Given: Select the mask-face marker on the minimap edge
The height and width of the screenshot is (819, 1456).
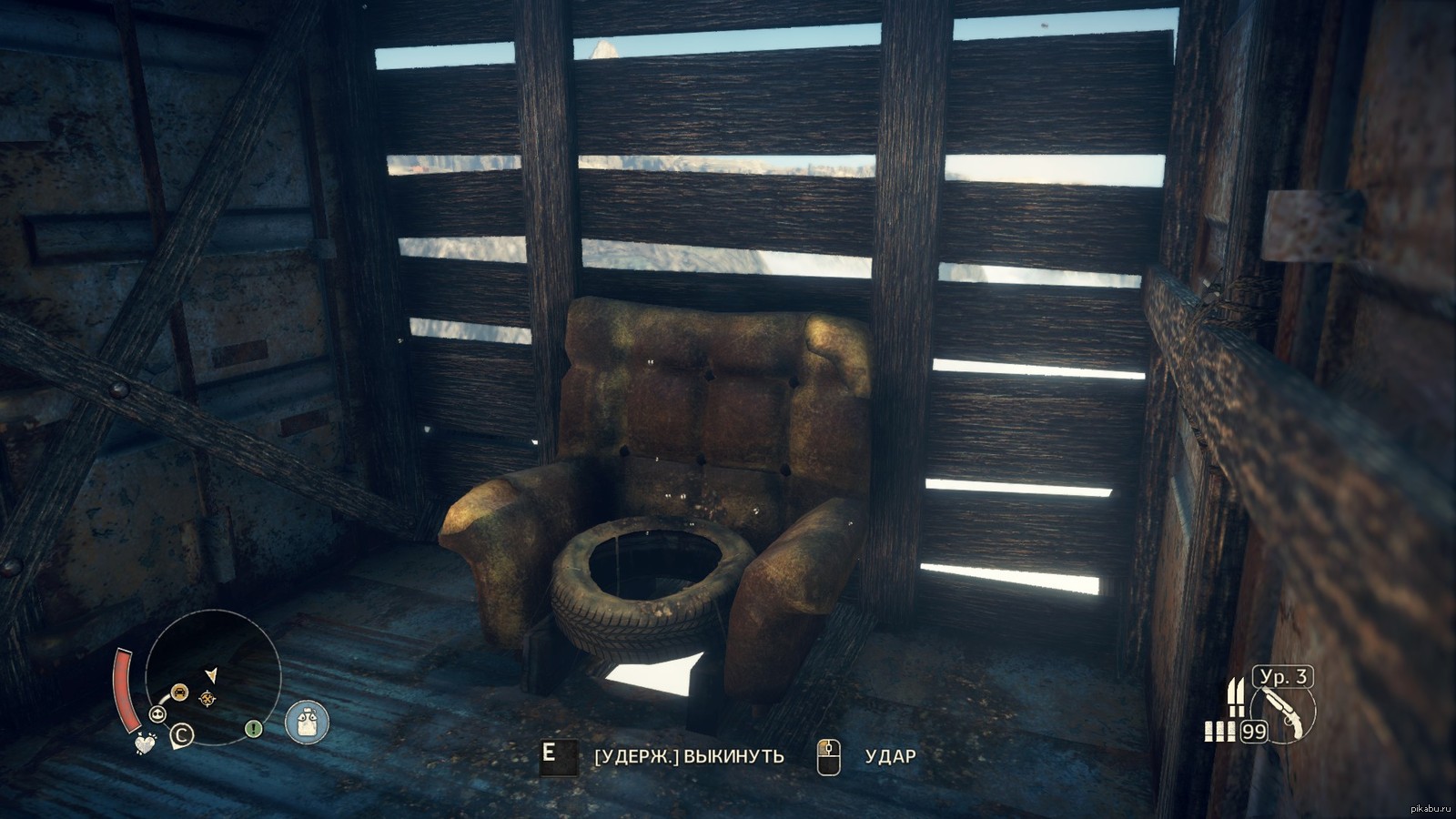Looking at the screenshot, I should coord(157,713).
